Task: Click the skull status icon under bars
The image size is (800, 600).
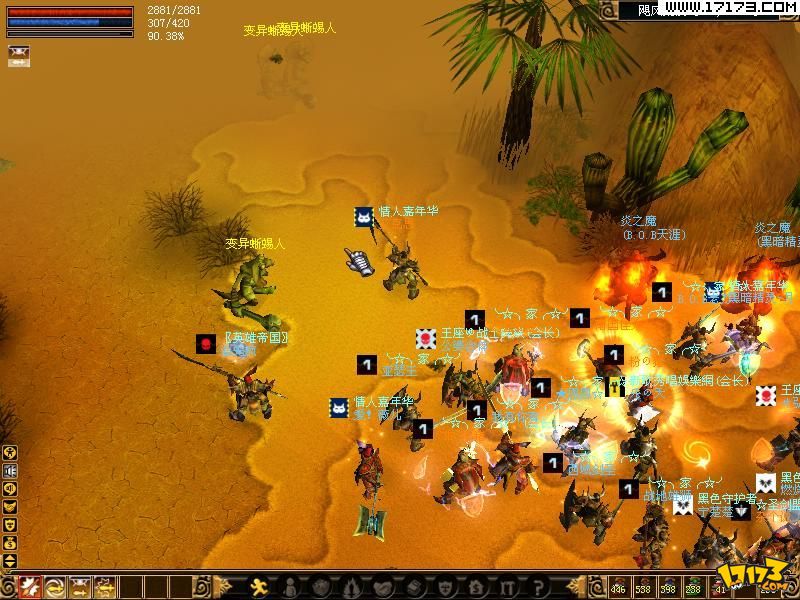Action: click(18, 50)
